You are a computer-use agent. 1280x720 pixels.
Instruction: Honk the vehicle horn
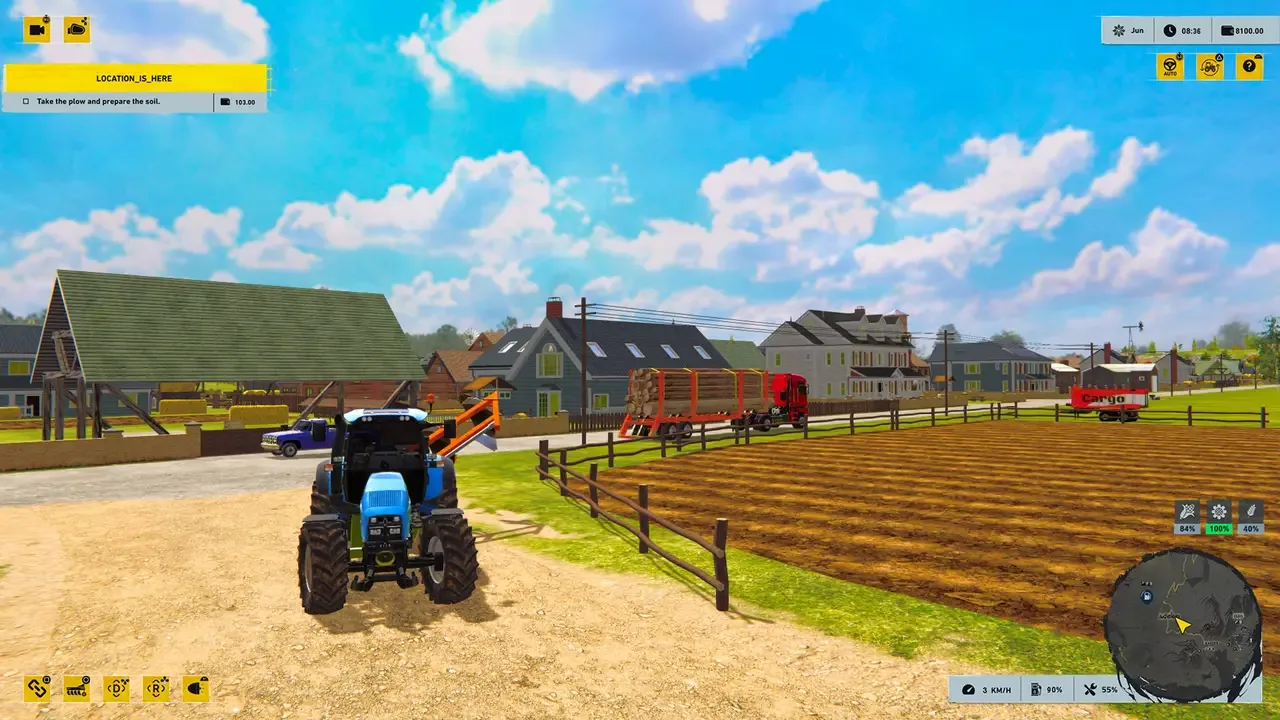(76, 29)
